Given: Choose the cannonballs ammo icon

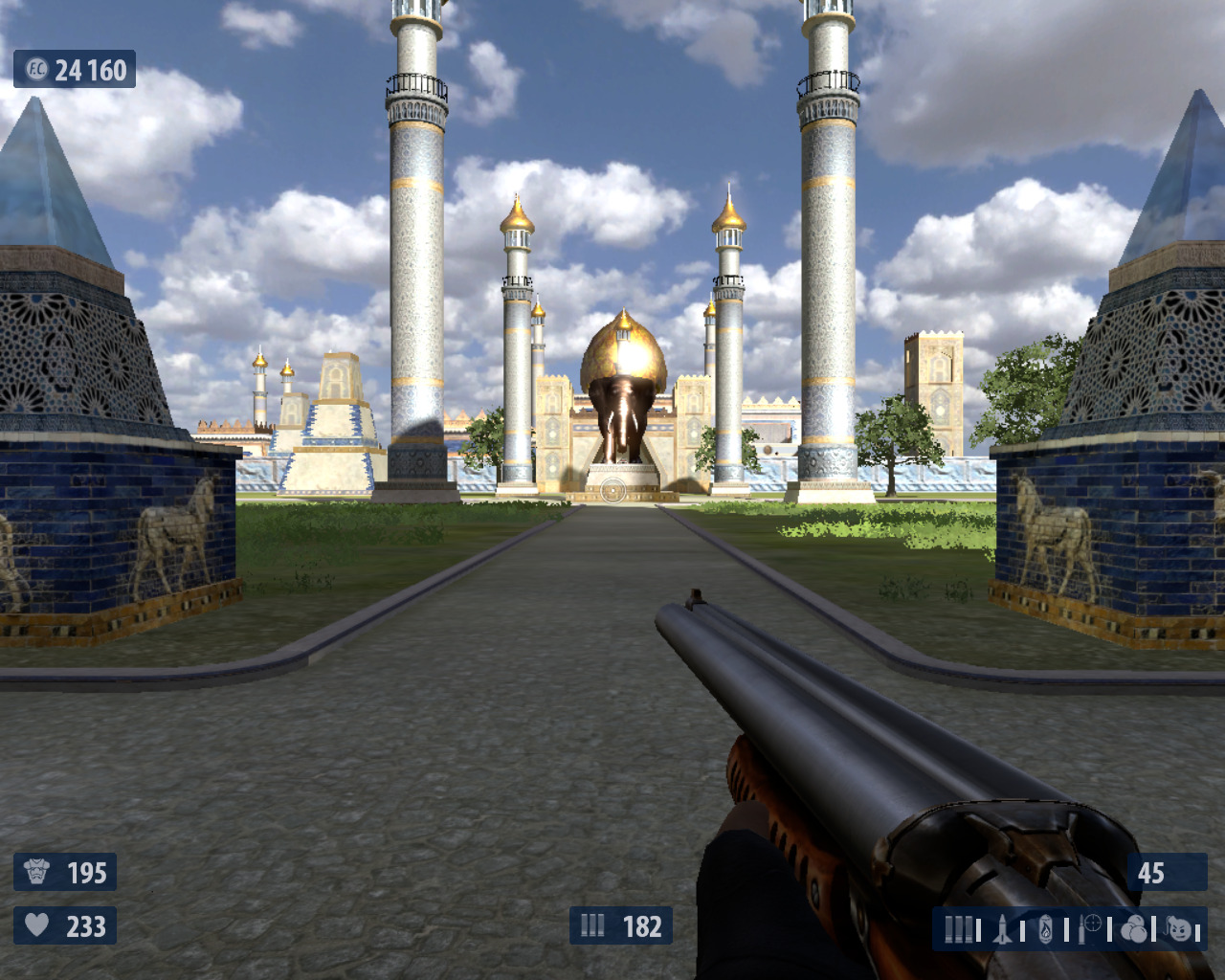Looking at the screenshot, I should (x=1134, y=929).
